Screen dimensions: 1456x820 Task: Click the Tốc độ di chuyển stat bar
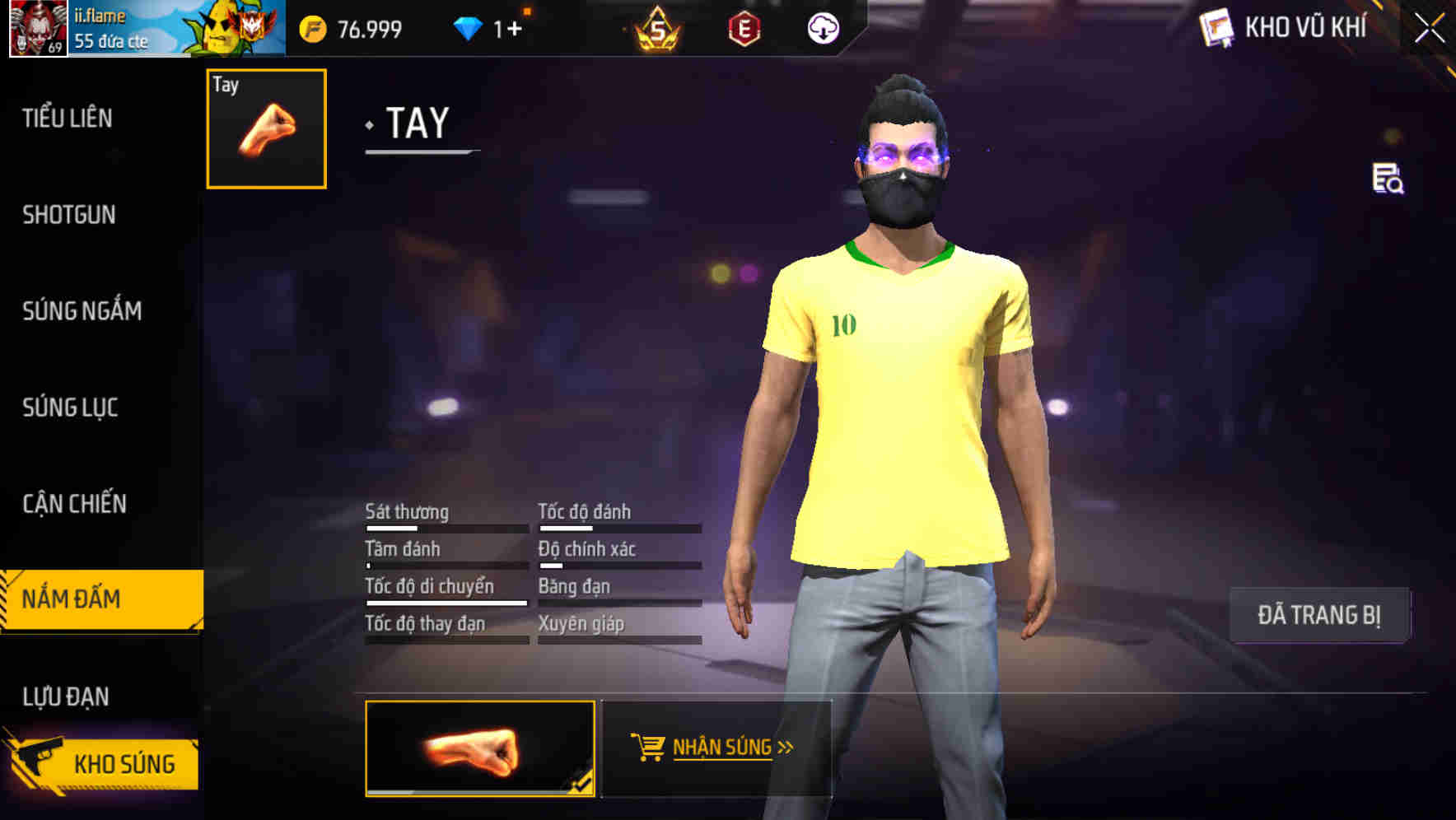pyautogui.click(x=446, y=601)
